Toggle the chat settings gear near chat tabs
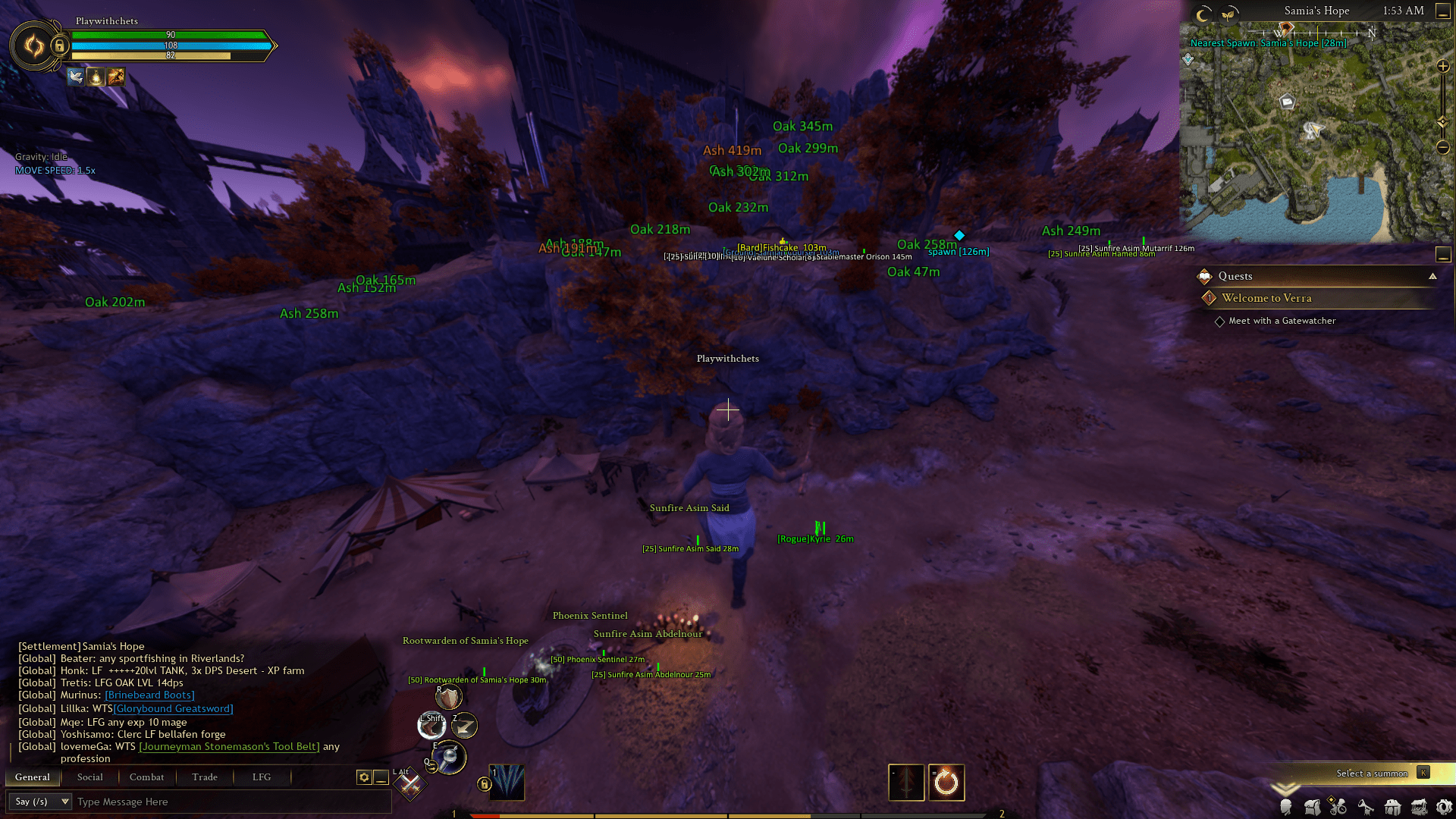 [363, 777]
